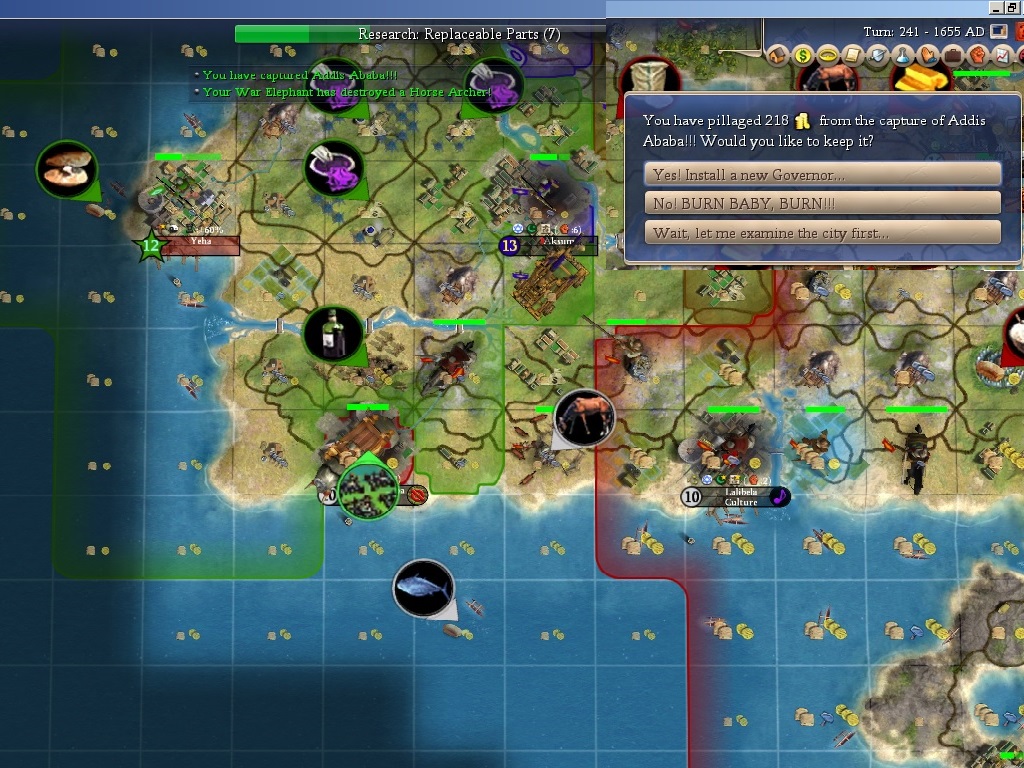Open the Victory Conditions fist icon
The image size is (1024, 768).
[976, 56]
